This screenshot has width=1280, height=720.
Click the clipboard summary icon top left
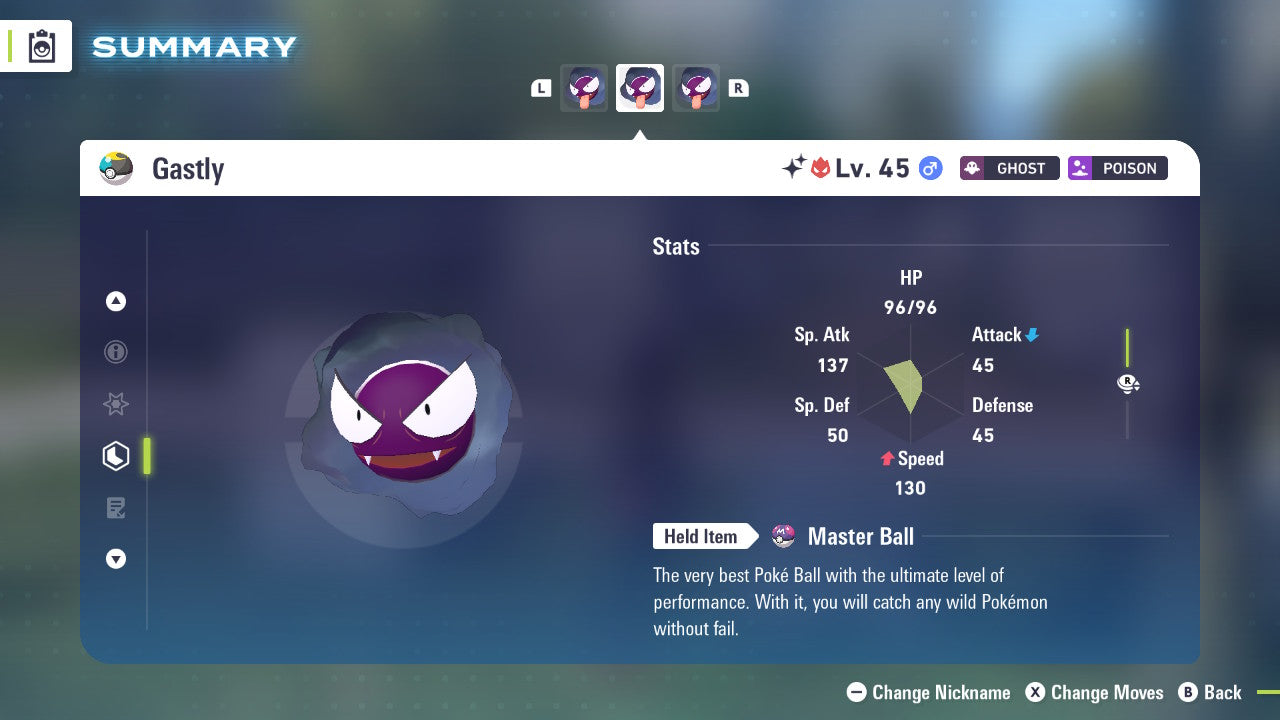[x=42, y=46]
